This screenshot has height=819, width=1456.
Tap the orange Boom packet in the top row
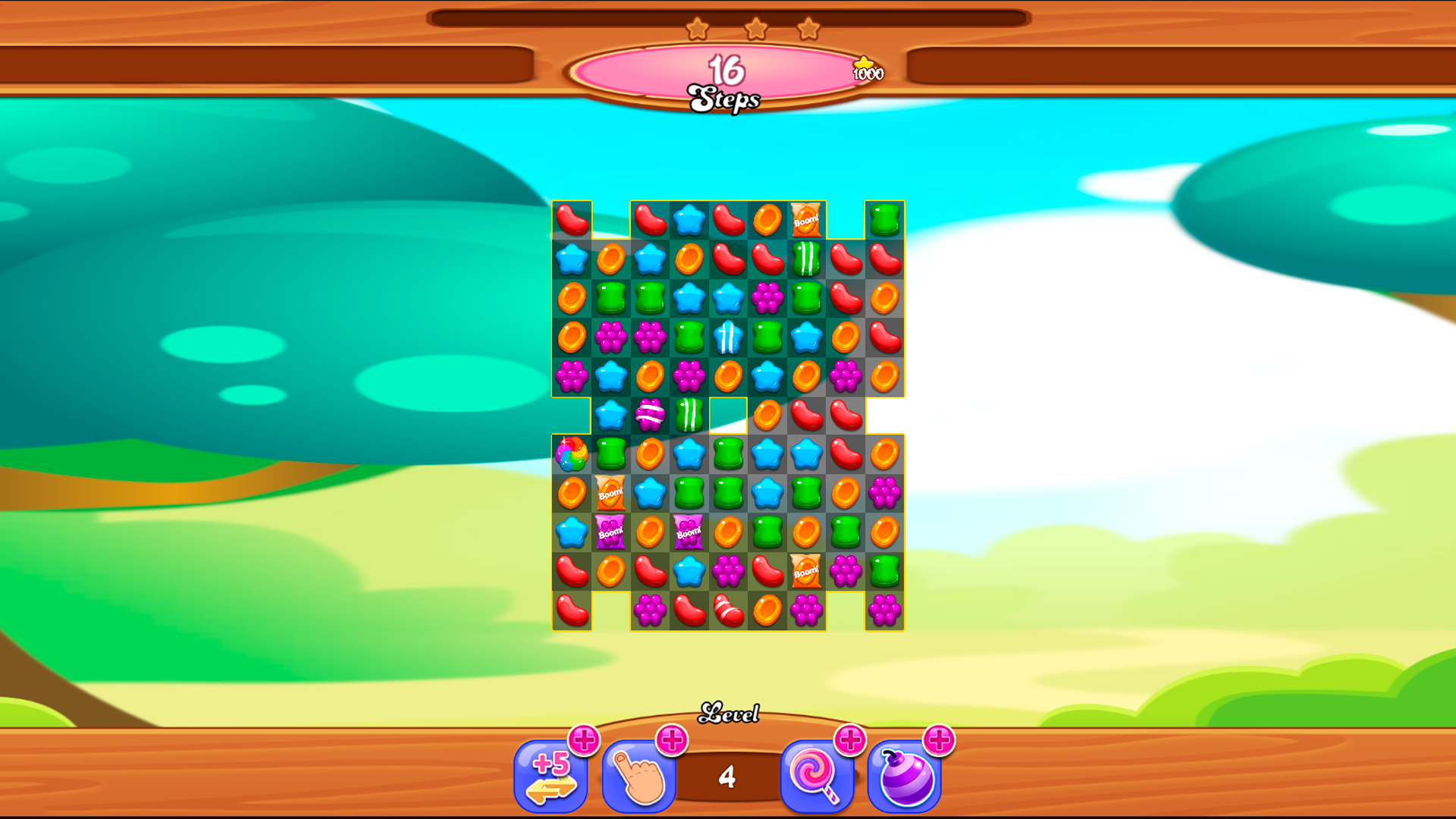click(805, 220)
